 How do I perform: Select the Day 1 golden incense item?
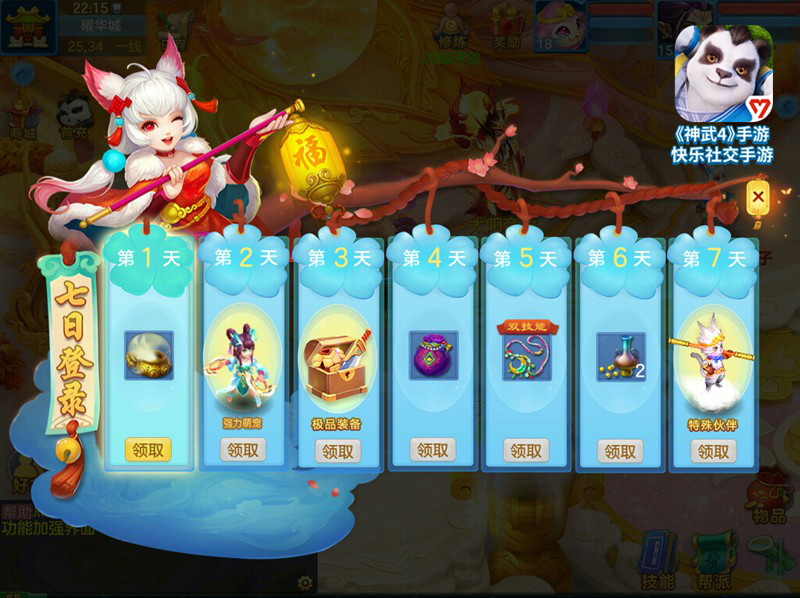[149, 355]
